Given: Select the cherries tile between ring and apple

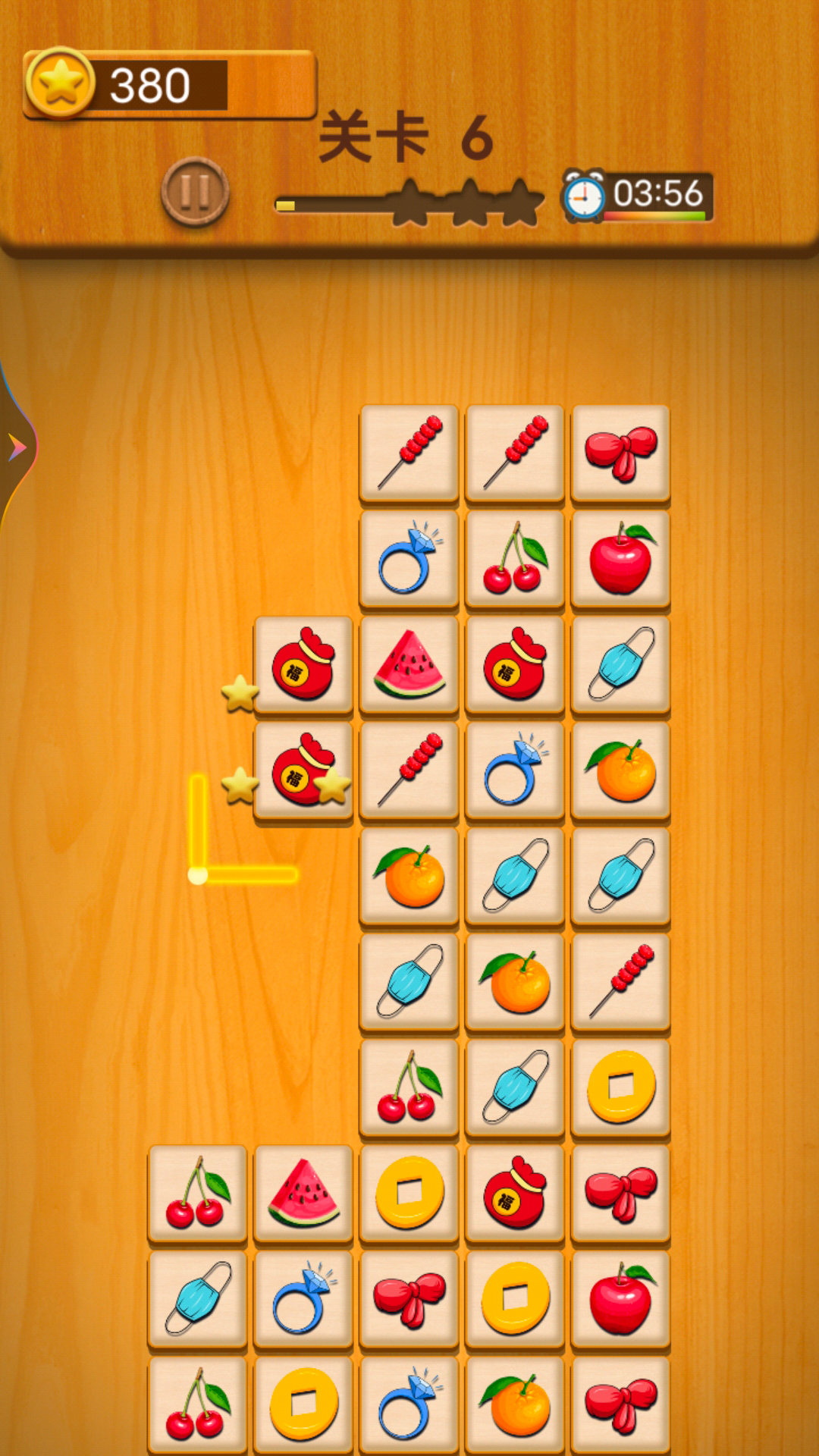Looking at the screenshot, I should pyautogui.click(x=516, y=558).
